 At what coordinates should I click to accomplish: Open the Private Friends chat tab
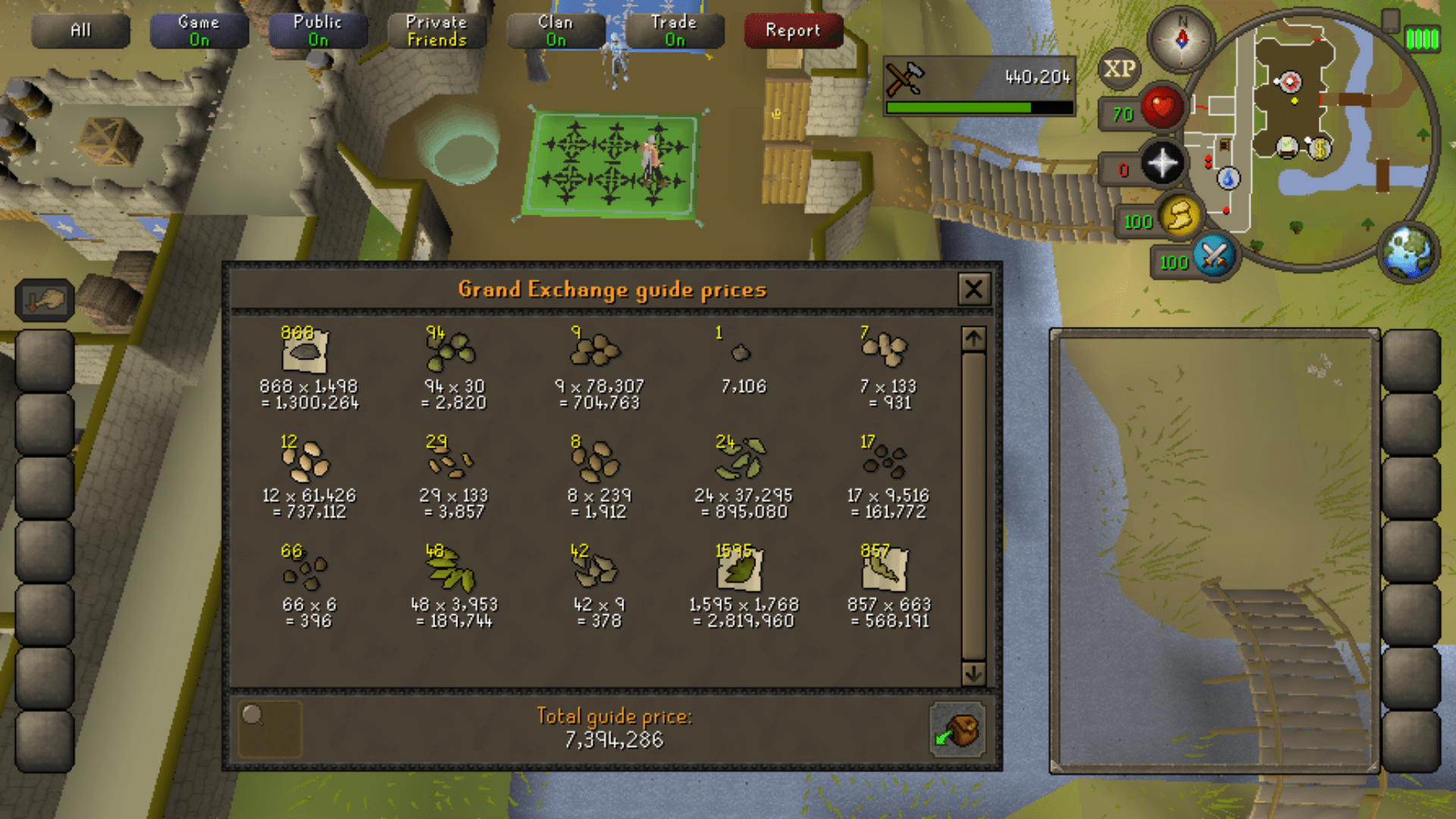pyautogui.click(x=436, y=30)
